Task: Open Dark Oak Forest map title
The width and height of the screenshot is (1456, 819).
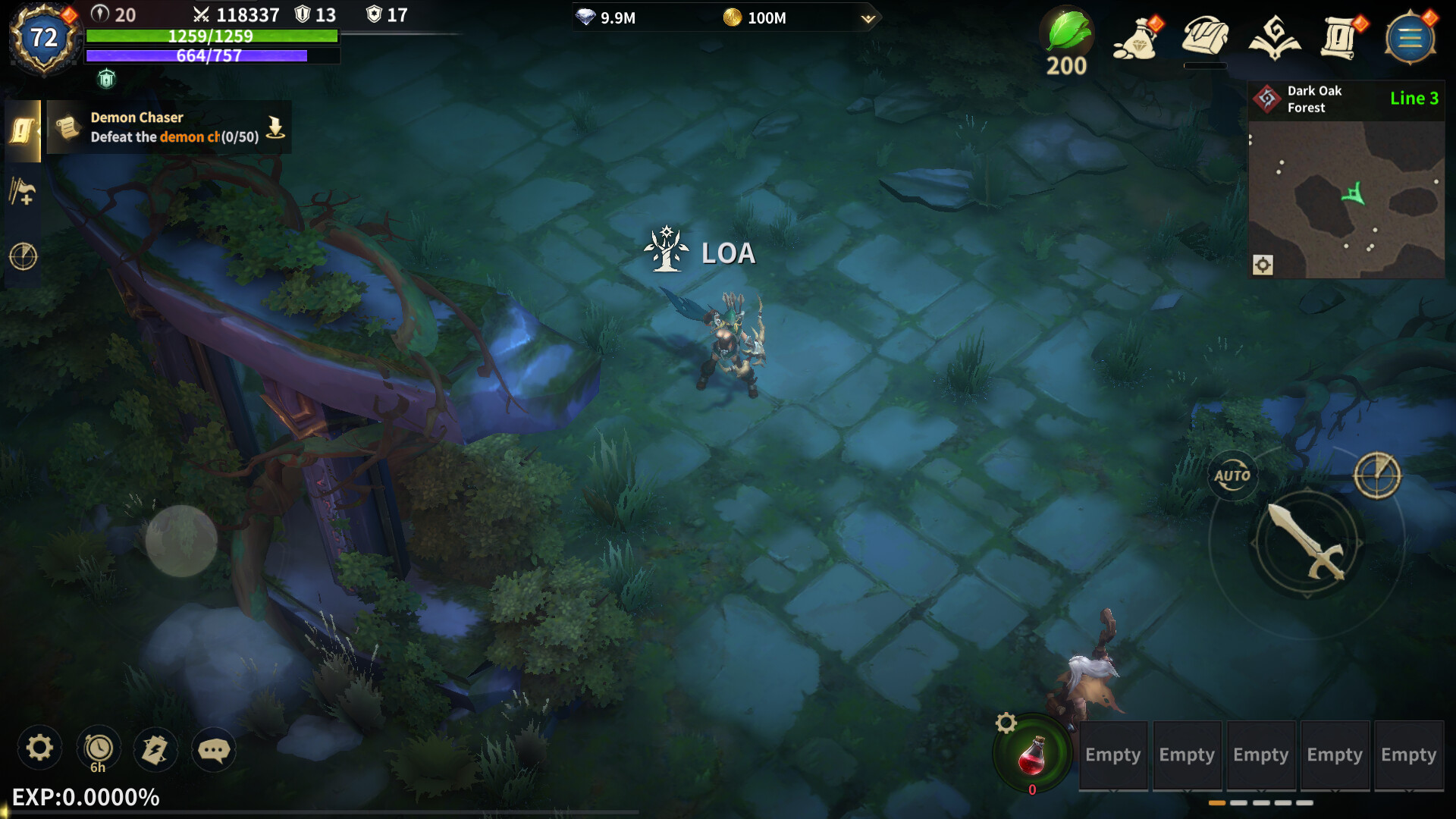Action: (x=1314, y=99)
